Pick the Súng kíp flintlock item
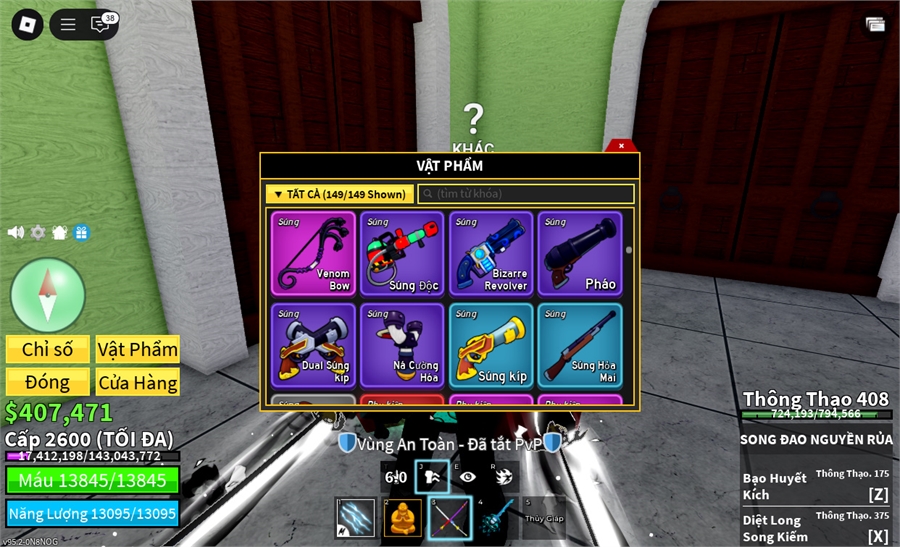Viewport: 900px width, 547px height. [492, 345]
